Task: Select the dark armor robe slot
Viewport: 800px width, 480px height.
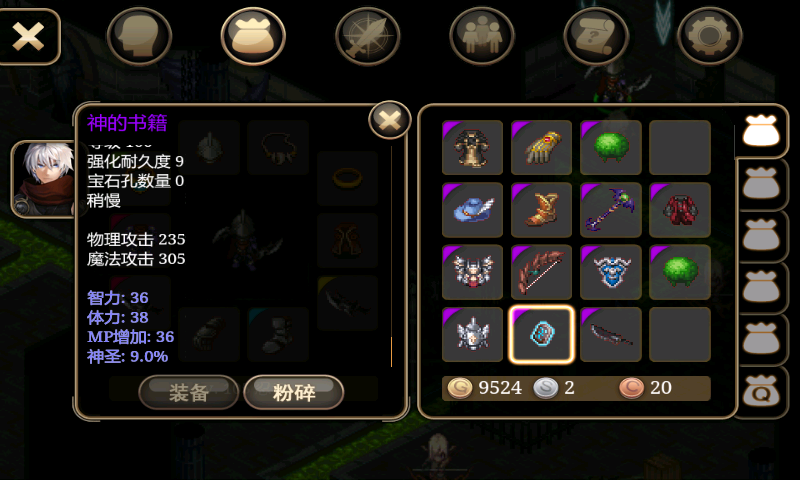Action: coord(473,148)
